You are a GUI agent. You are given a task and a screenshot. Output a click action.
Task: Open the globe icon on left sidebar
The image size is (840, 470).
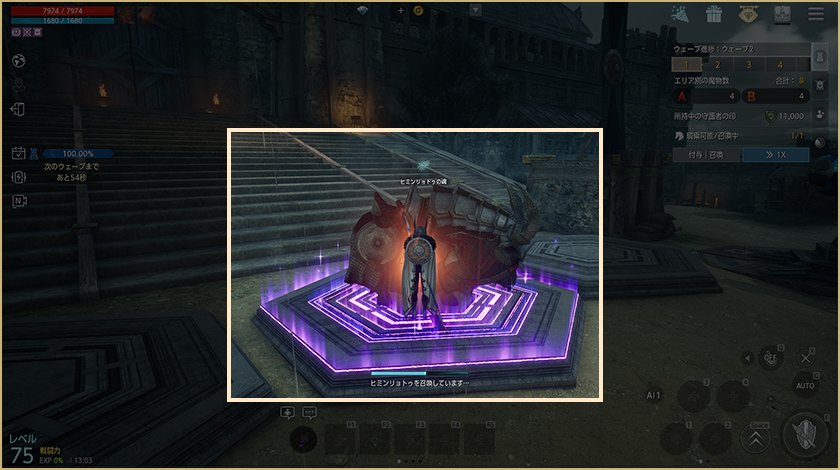[18, 60]
